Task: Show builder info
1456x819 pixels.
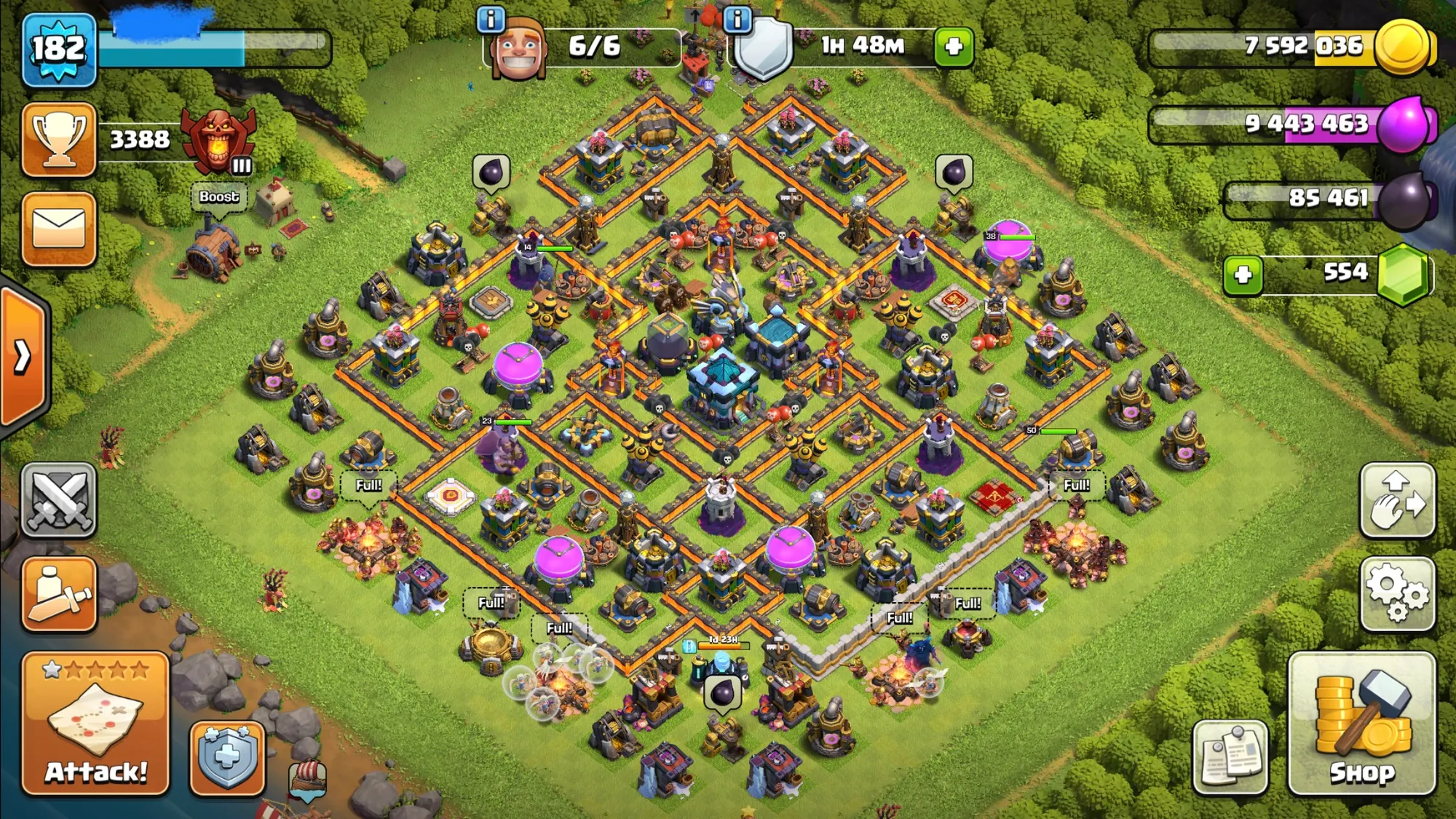Action: 491,20
